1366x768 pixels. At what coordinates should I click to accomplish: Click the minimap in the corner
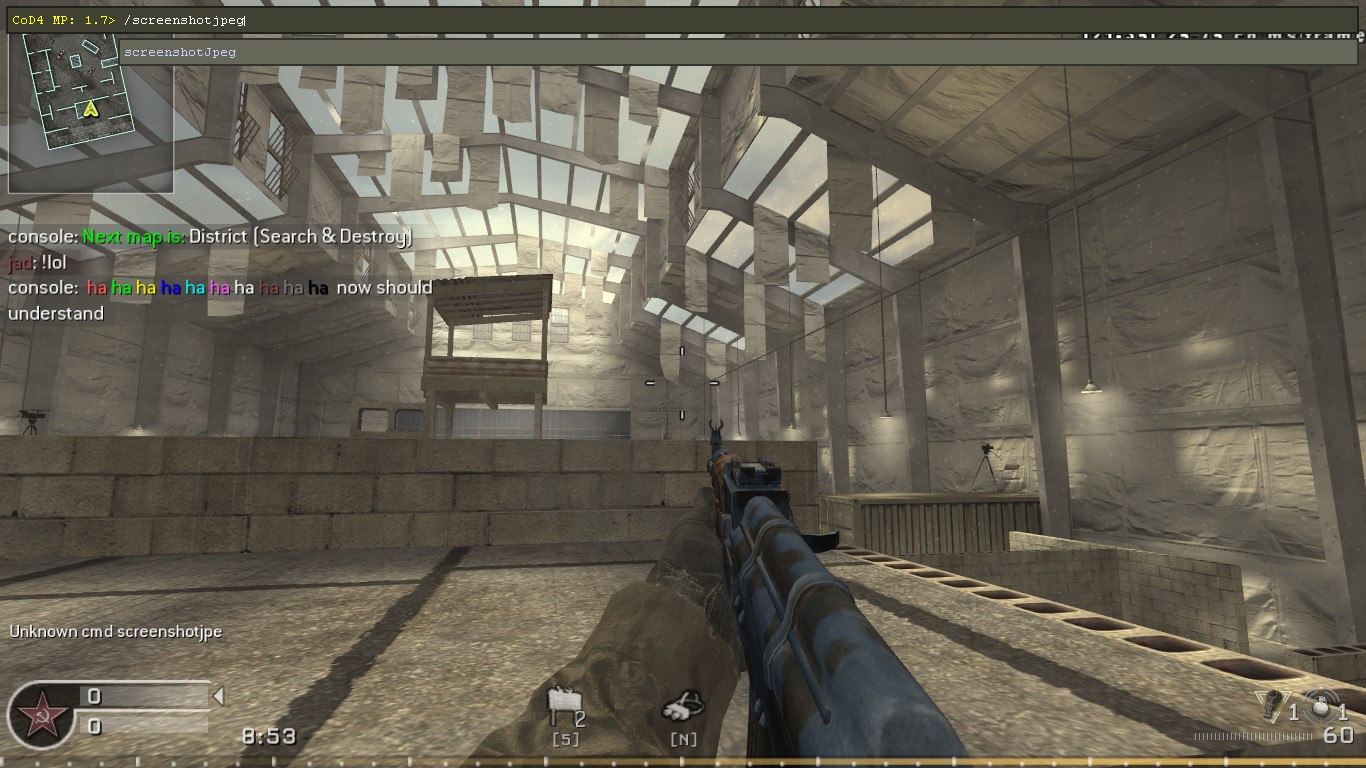[90, 112]
